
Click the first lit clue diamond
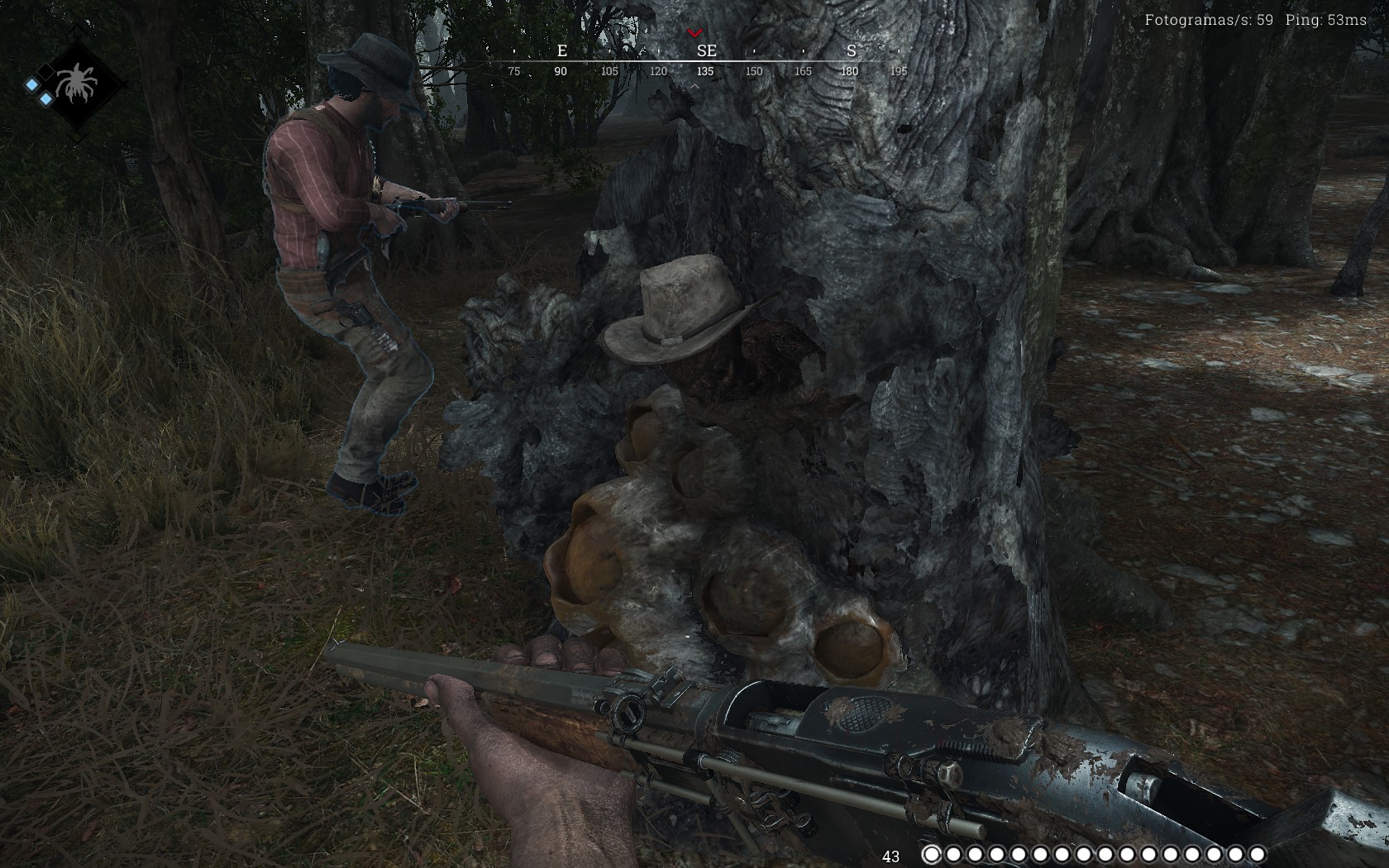click(x=31, y=84)
